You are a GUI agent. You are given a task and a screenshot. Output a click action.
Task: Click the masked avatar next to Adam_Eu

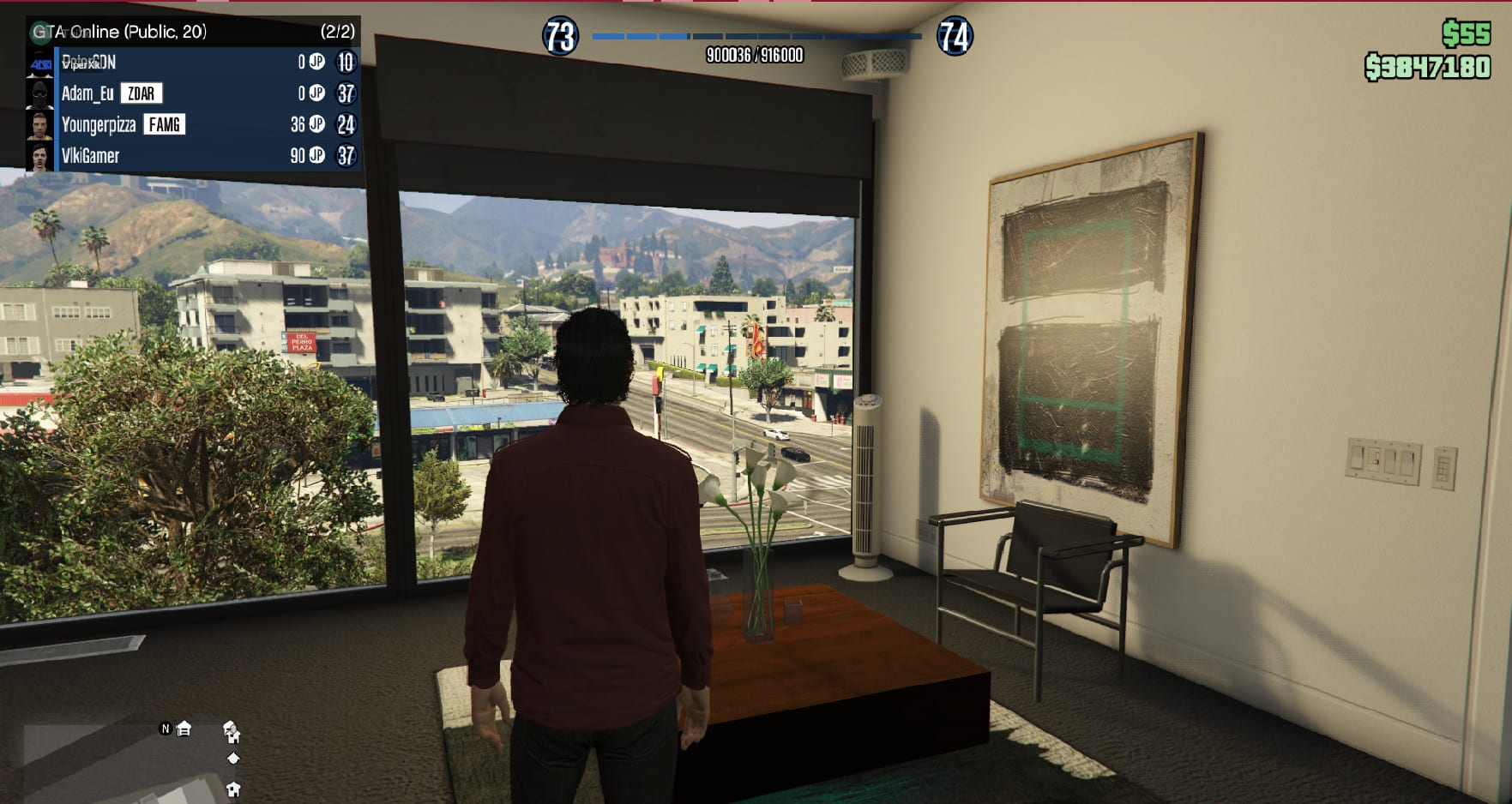click(x=39, y=93)
